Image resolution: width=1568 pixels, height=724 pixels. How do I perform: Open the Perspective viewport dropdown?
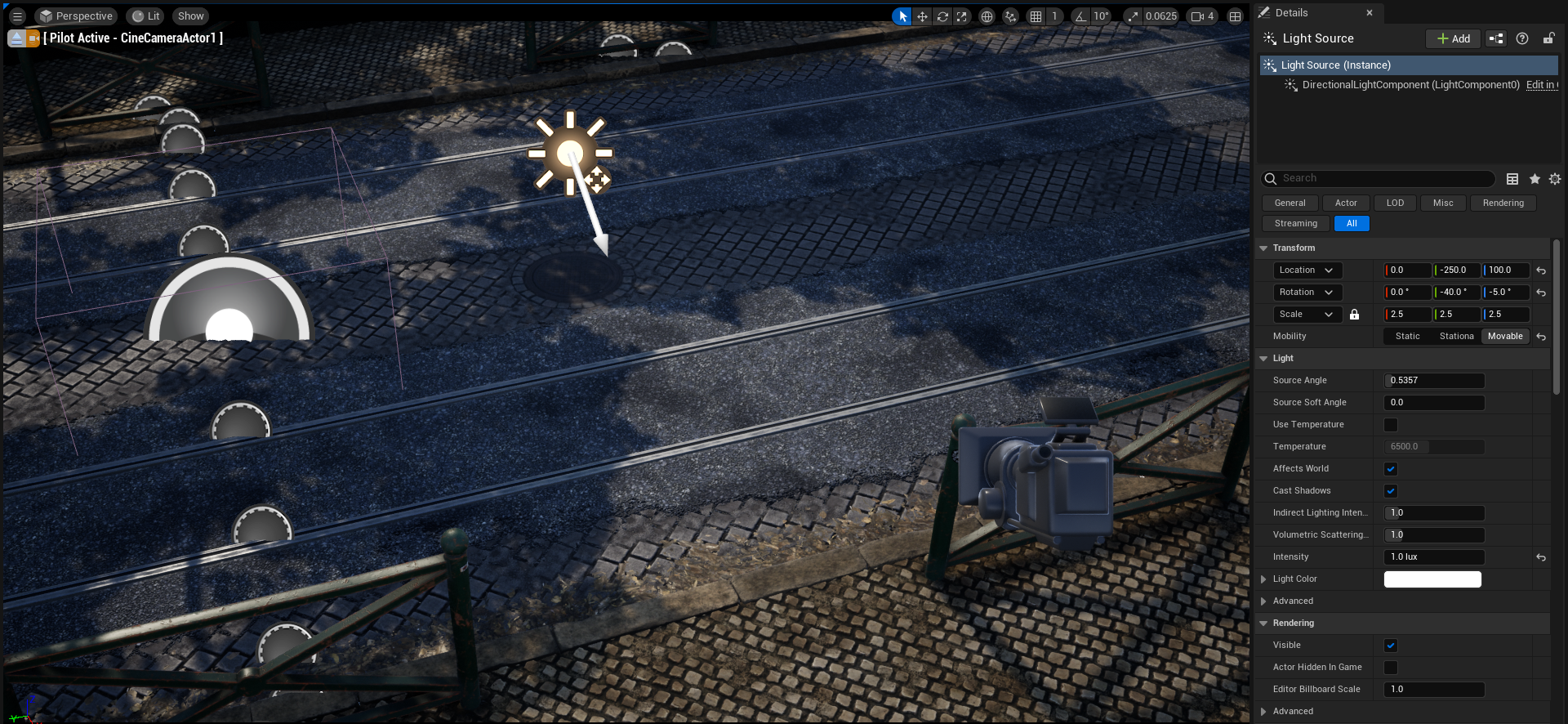(x=76, y=16)
